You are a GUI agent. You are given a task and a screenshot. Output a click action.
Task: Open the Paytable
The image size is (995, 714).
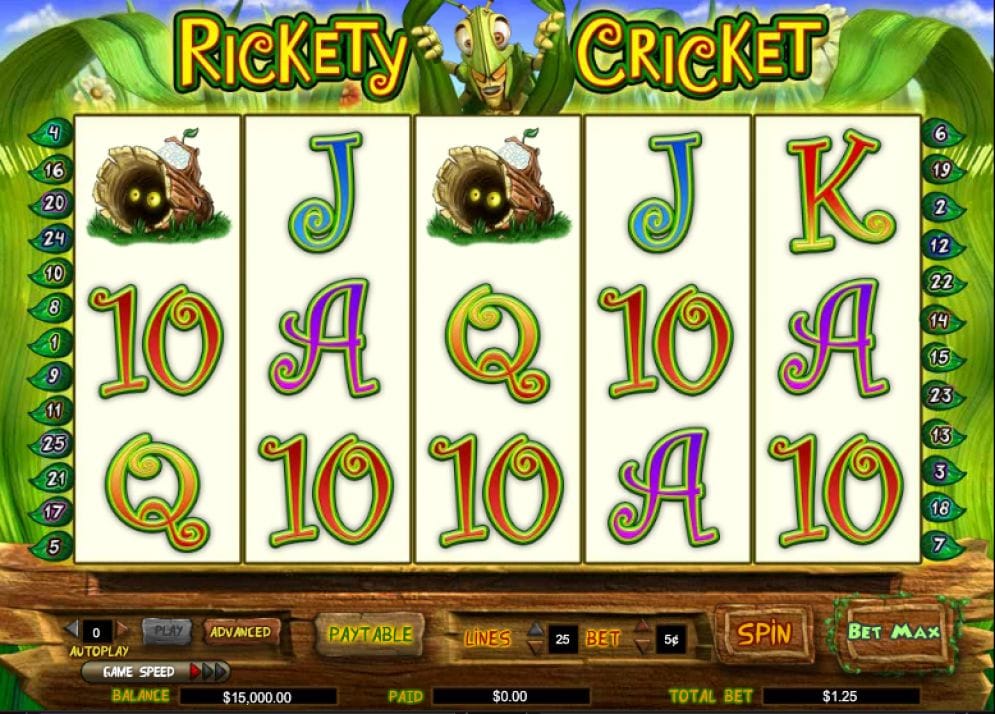(370, 634)
